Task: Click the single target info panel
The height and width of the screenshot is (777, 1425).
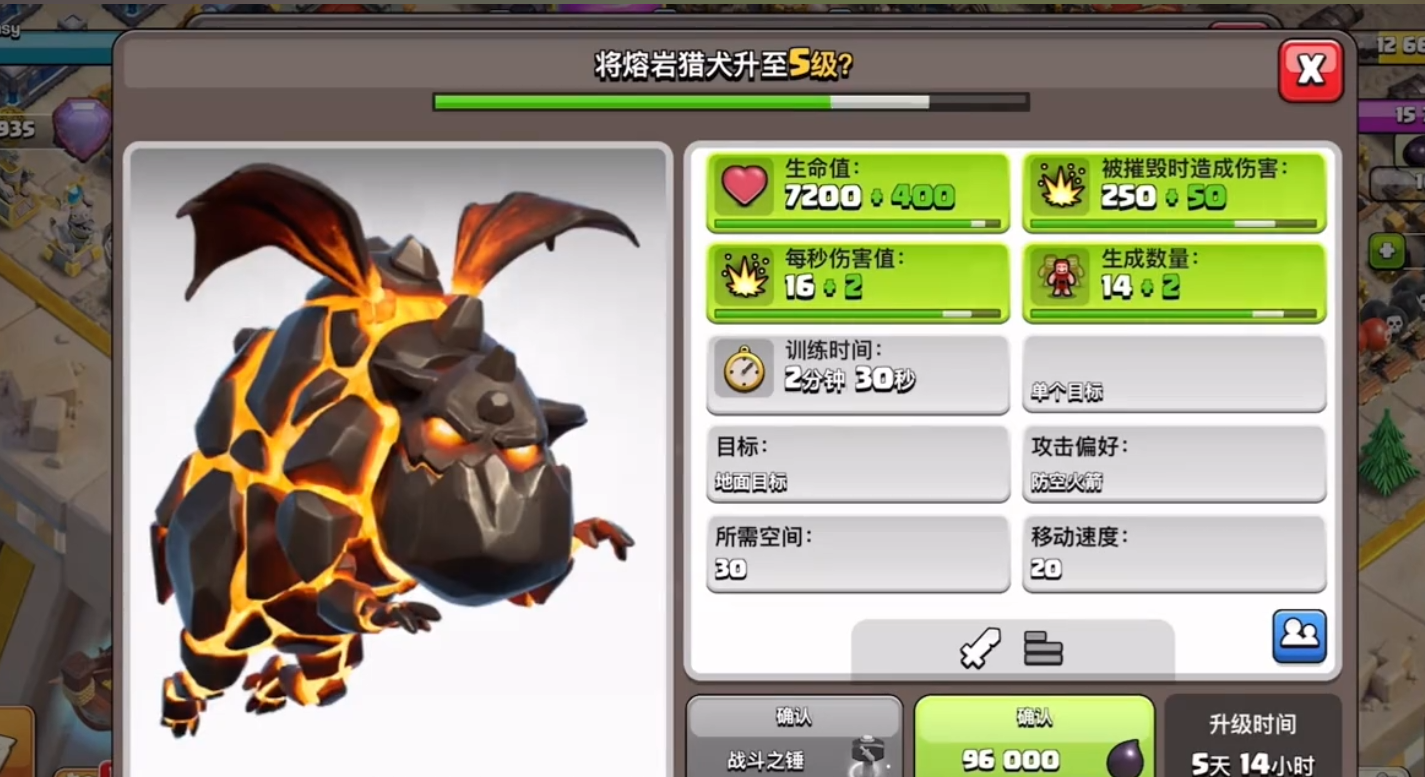Action: [1175, 372]
